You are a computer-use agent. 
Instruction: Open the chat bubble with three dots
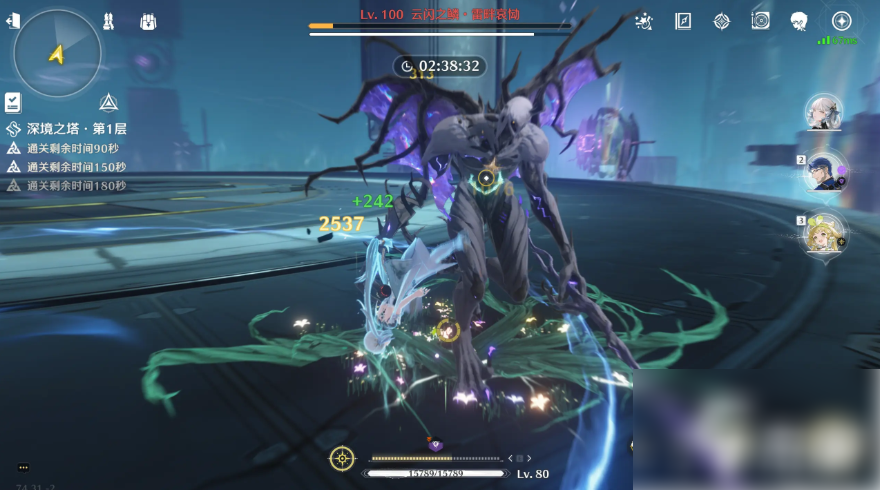pyautogui.click(x=23, y=467)
